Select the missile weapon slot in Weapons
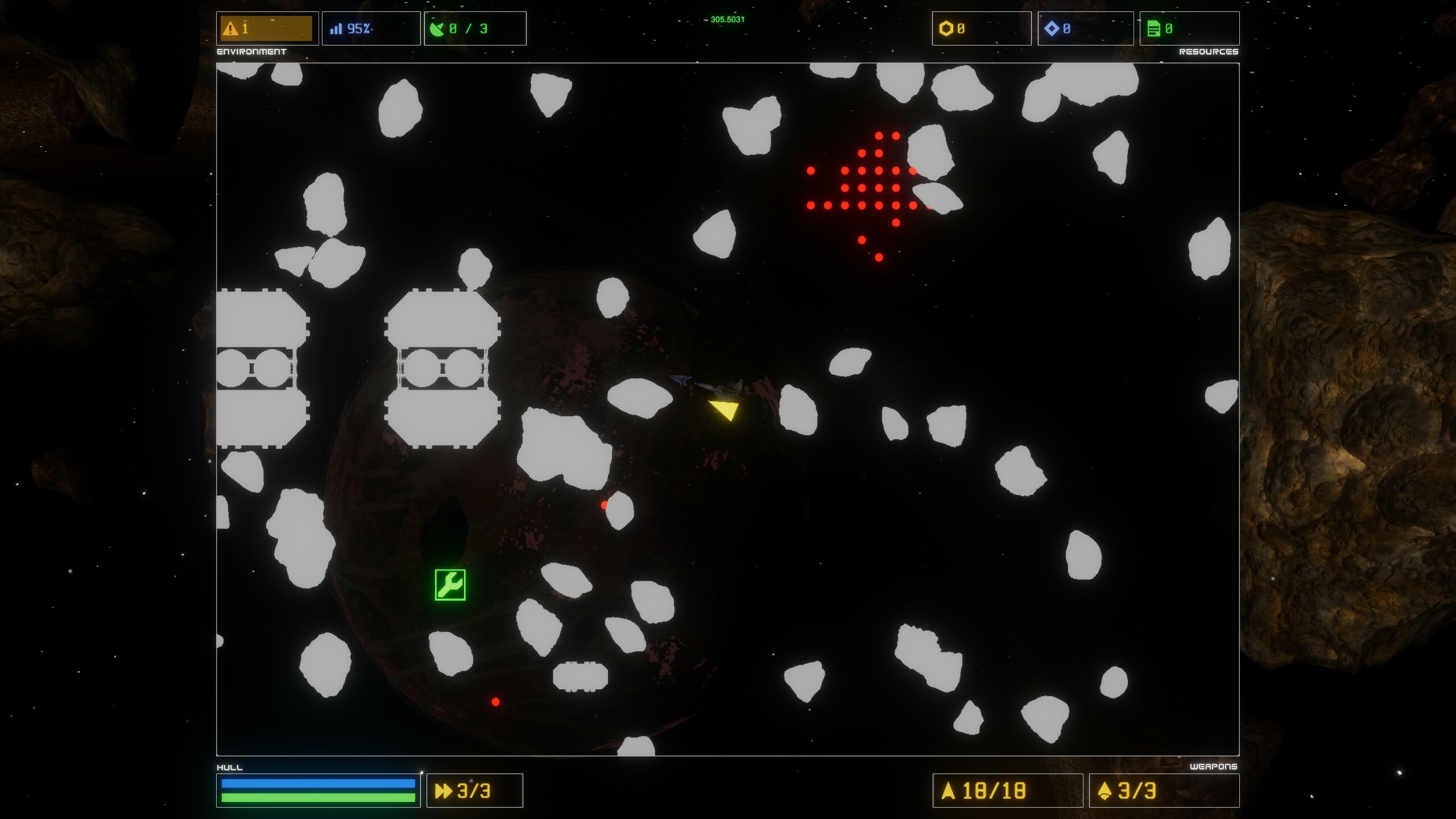Image resolution: width=1456 pixels, height=819 pixels. (x=1163, y=791)
